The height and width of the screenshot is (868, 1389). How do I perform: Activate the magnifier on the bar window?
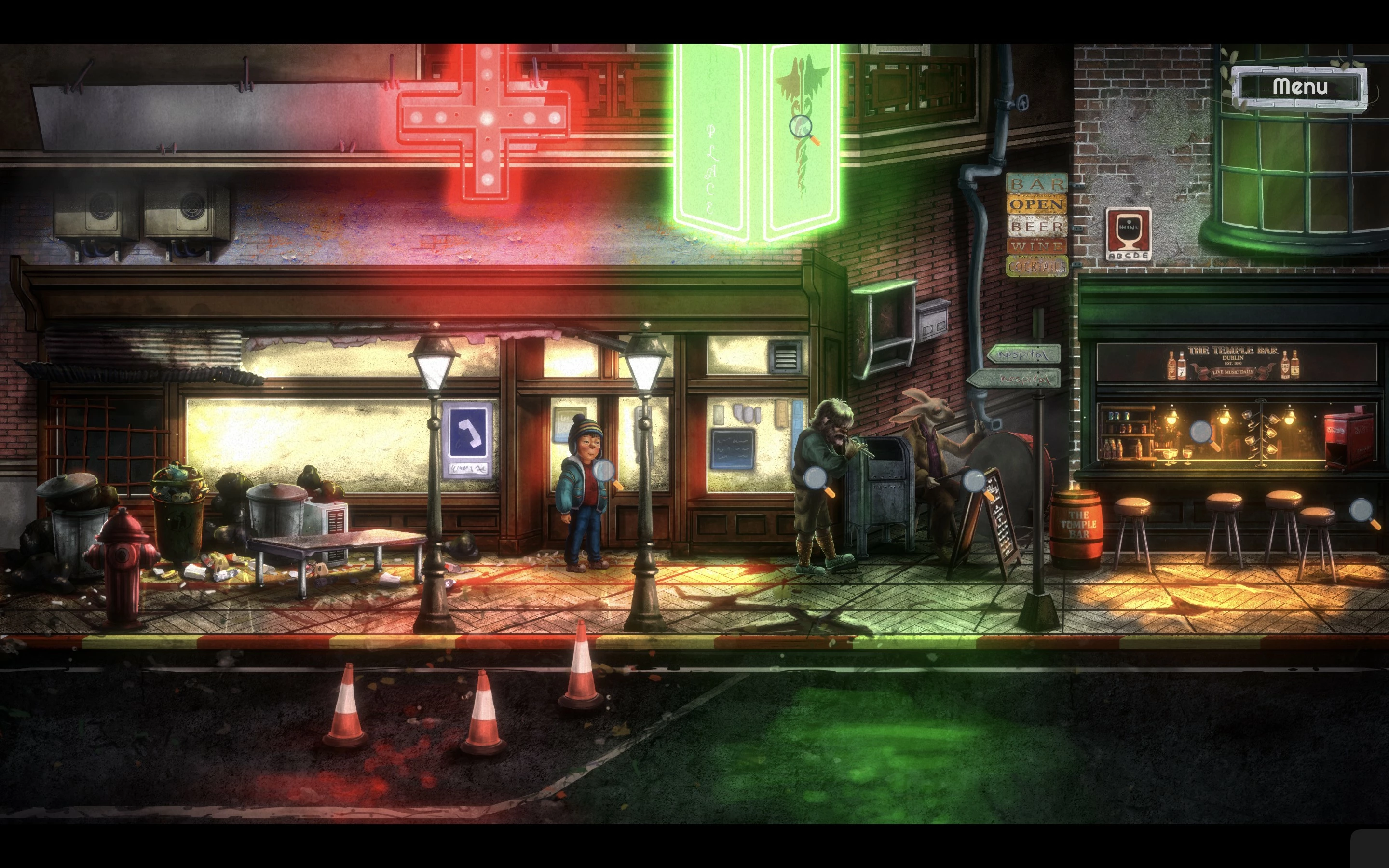coord(1202,432)
